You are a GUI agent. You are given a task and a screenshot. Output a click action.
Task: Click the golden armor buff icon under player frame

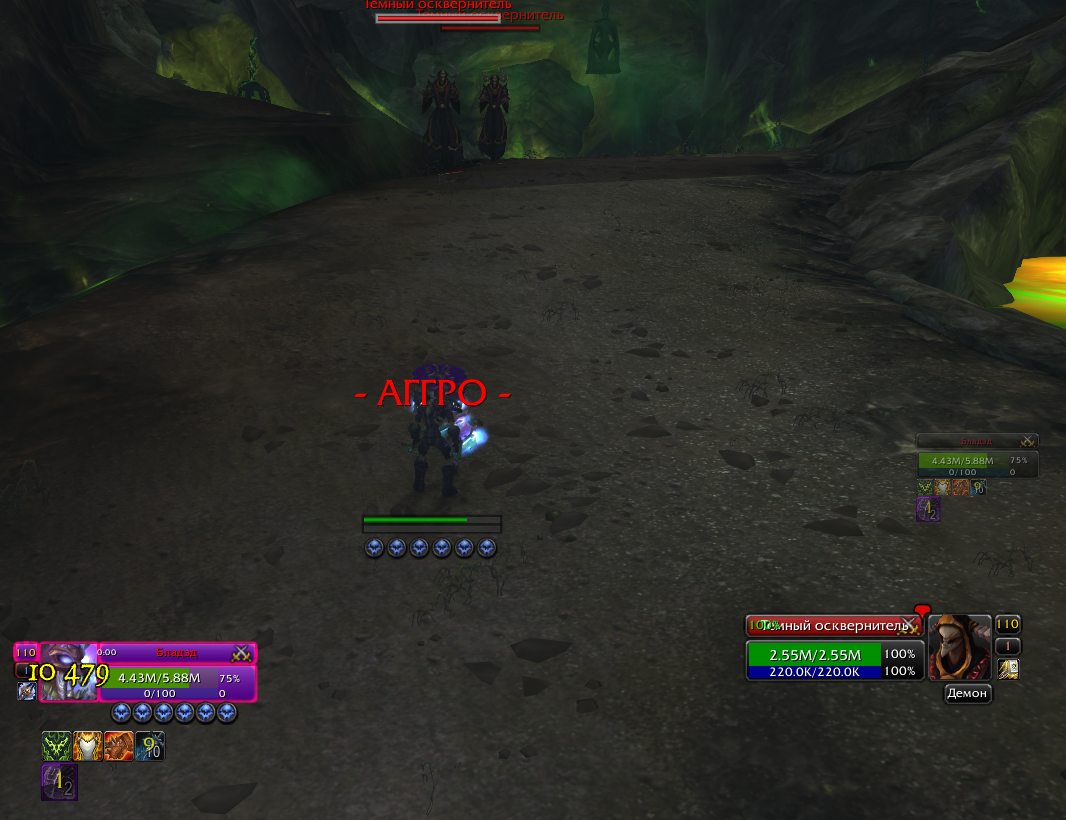coord(87,746)
